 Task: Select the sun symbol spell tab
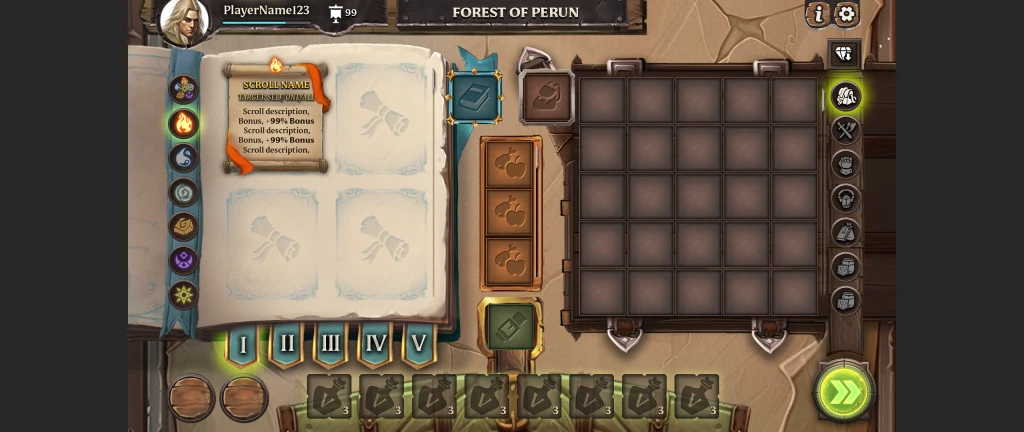tap(183, 295)
